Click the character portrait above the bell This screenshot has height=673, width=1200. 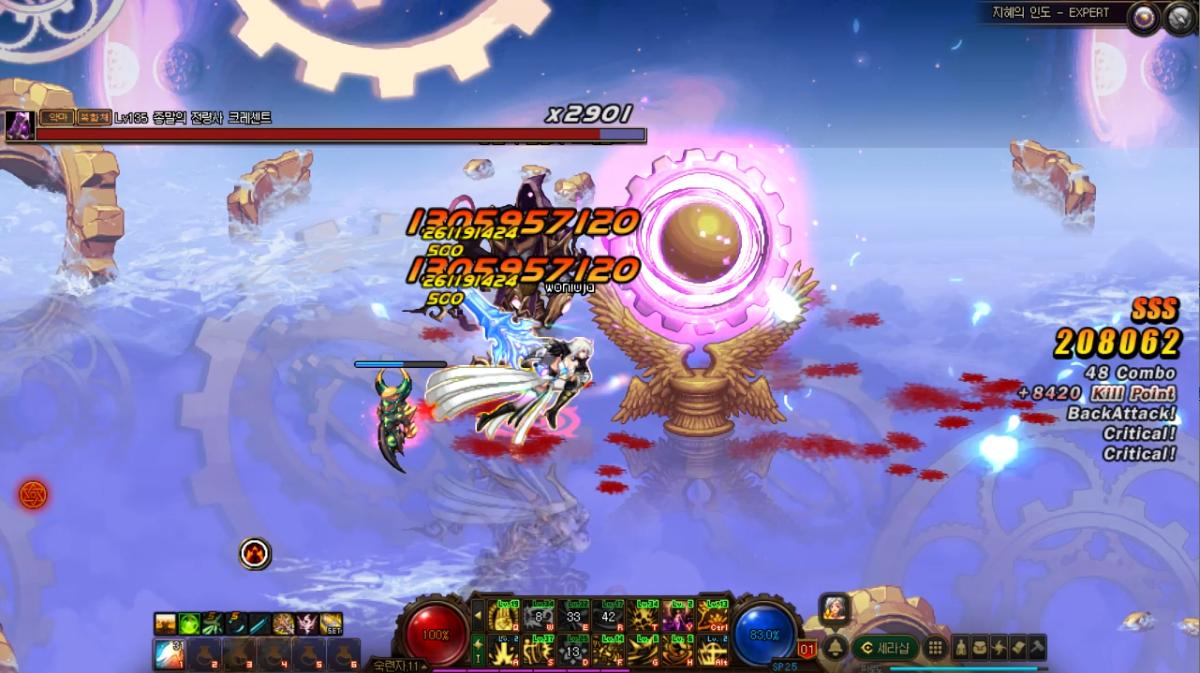click(x=835, y=607)
